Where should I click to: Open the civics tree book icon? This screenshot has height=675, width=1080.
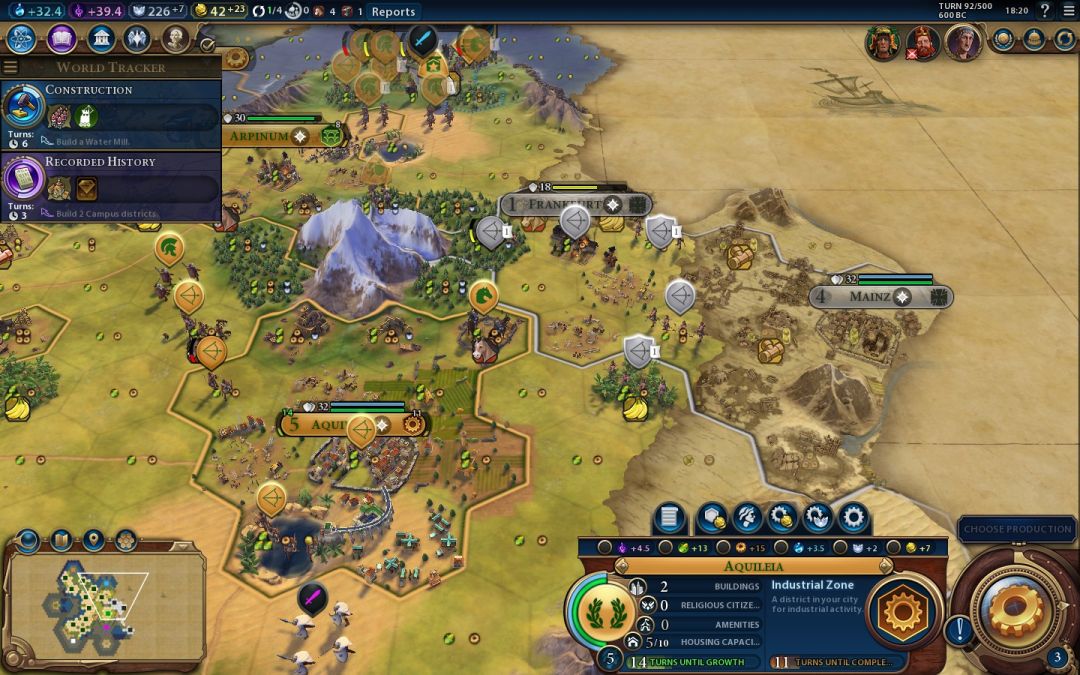pyautogui.click(x=61, y=39)
